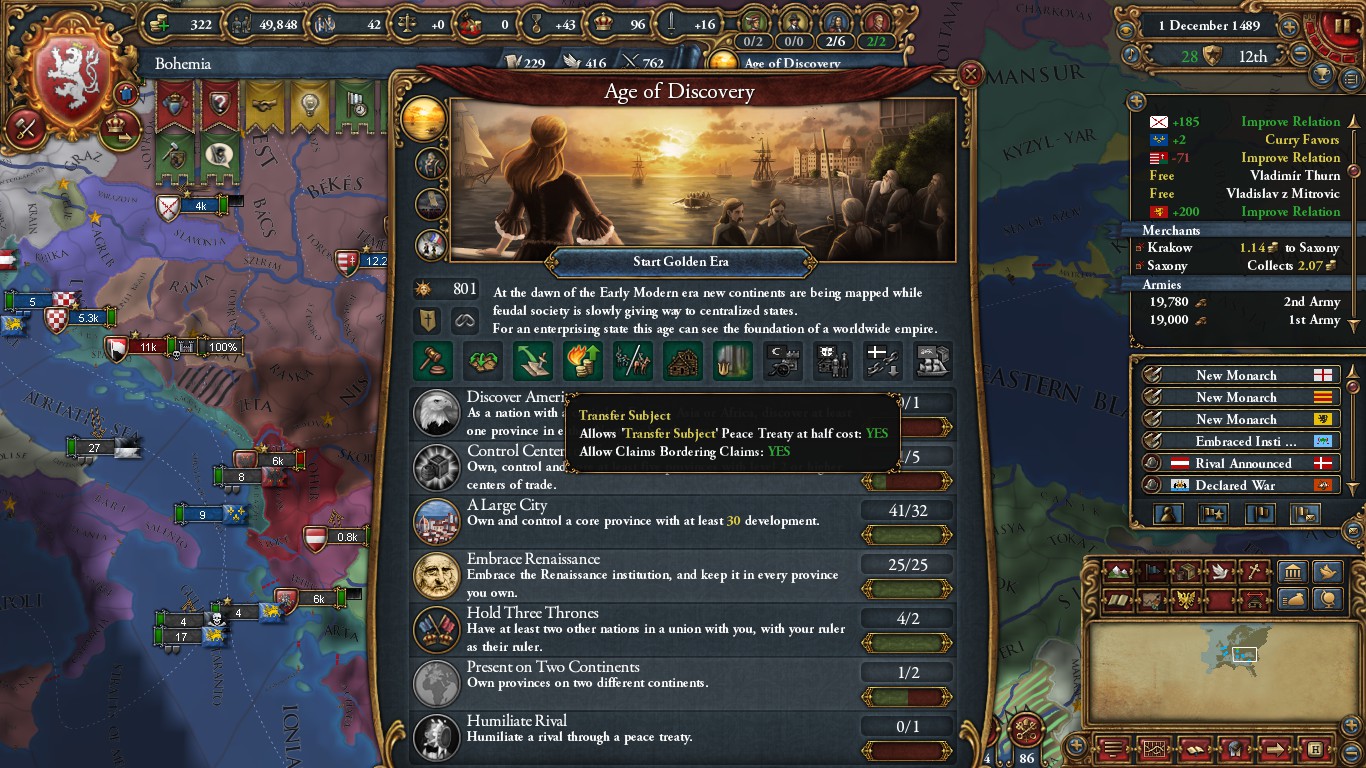Screen dimensions: 1366x768
Task: Increase game speed with the plus button
Action: pos(1290,27)
